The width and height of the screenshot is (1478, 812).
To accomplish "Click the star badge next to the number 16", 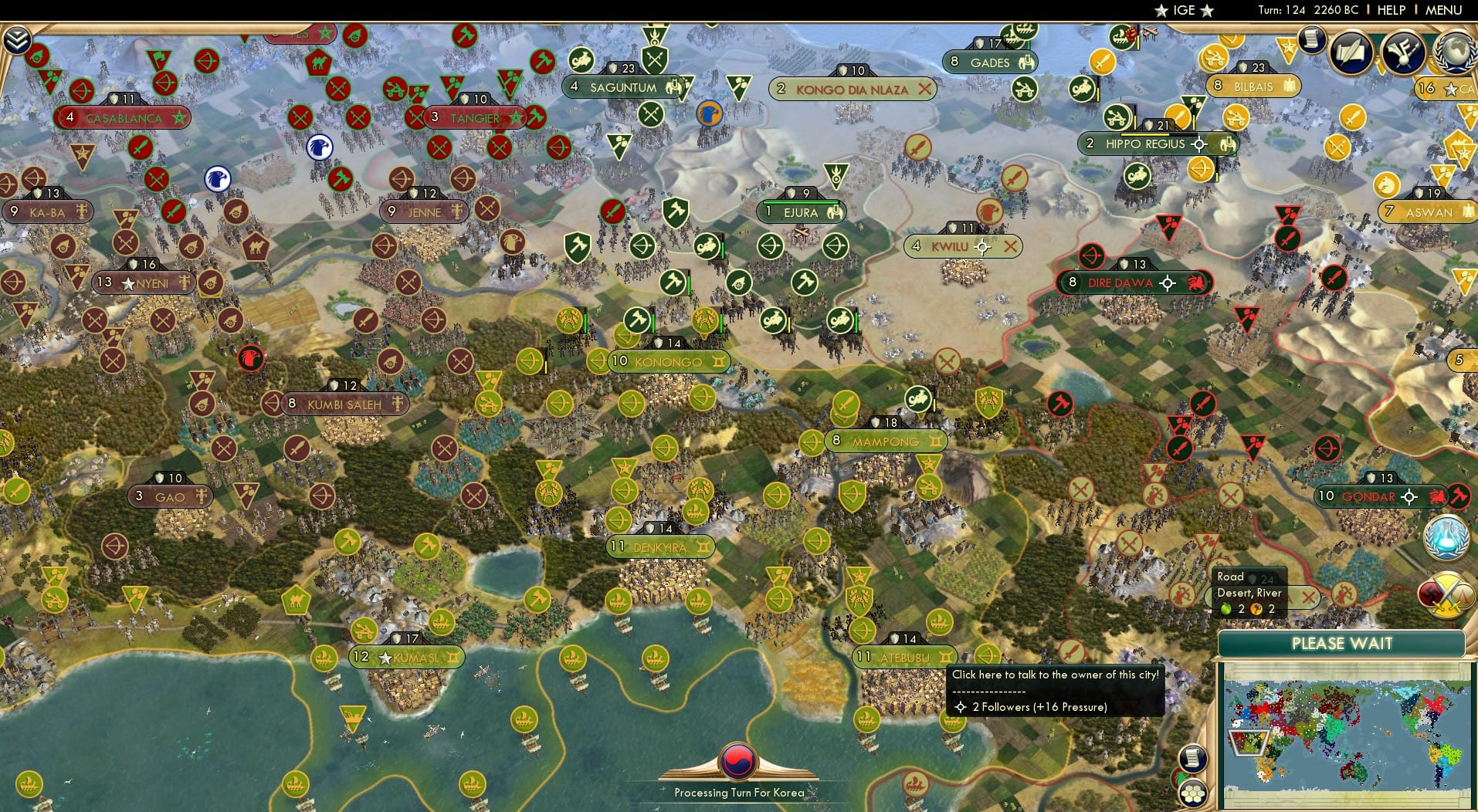I will 1450,89.
